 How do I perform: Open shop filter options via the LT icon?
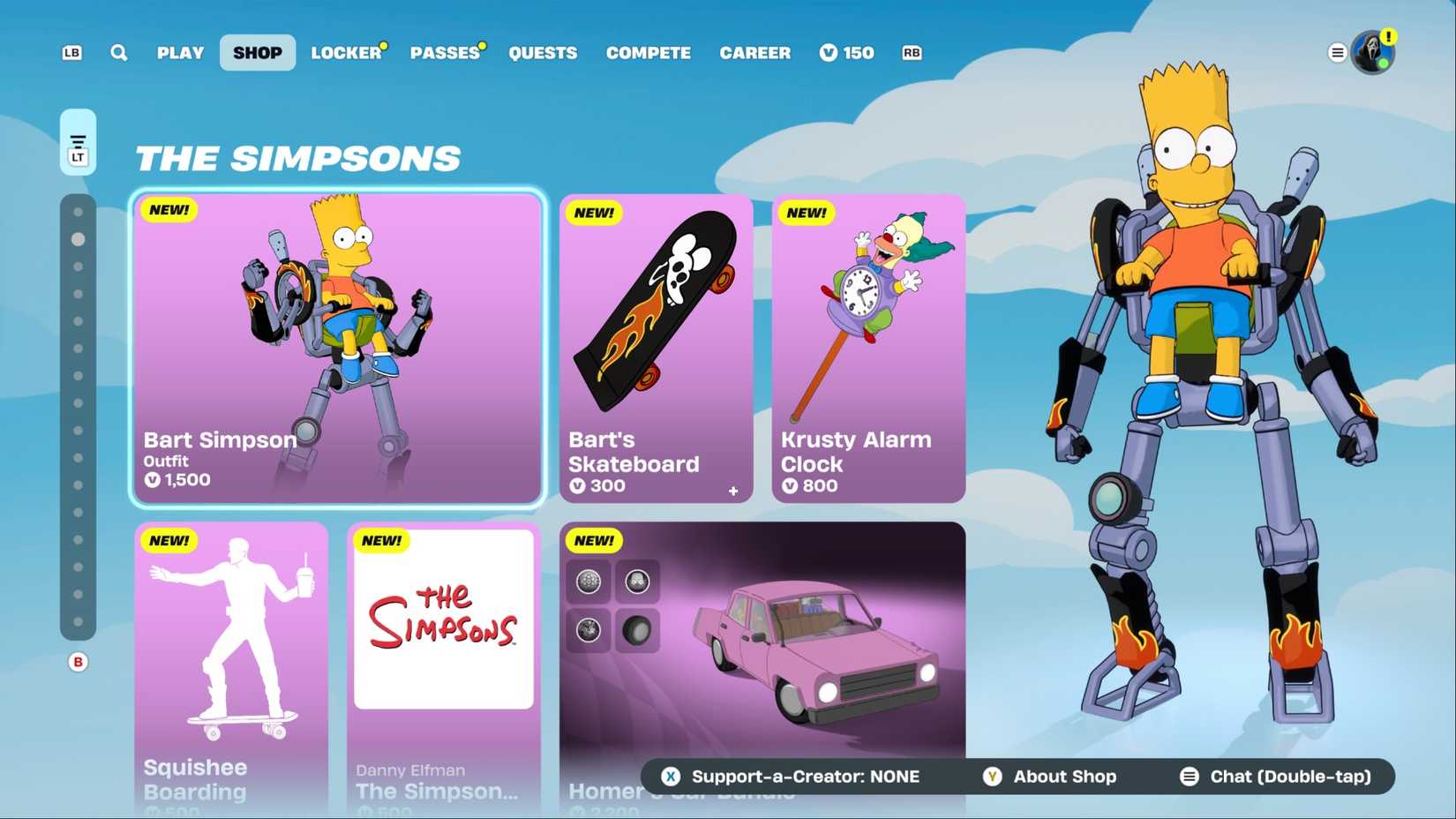point(78,141)
